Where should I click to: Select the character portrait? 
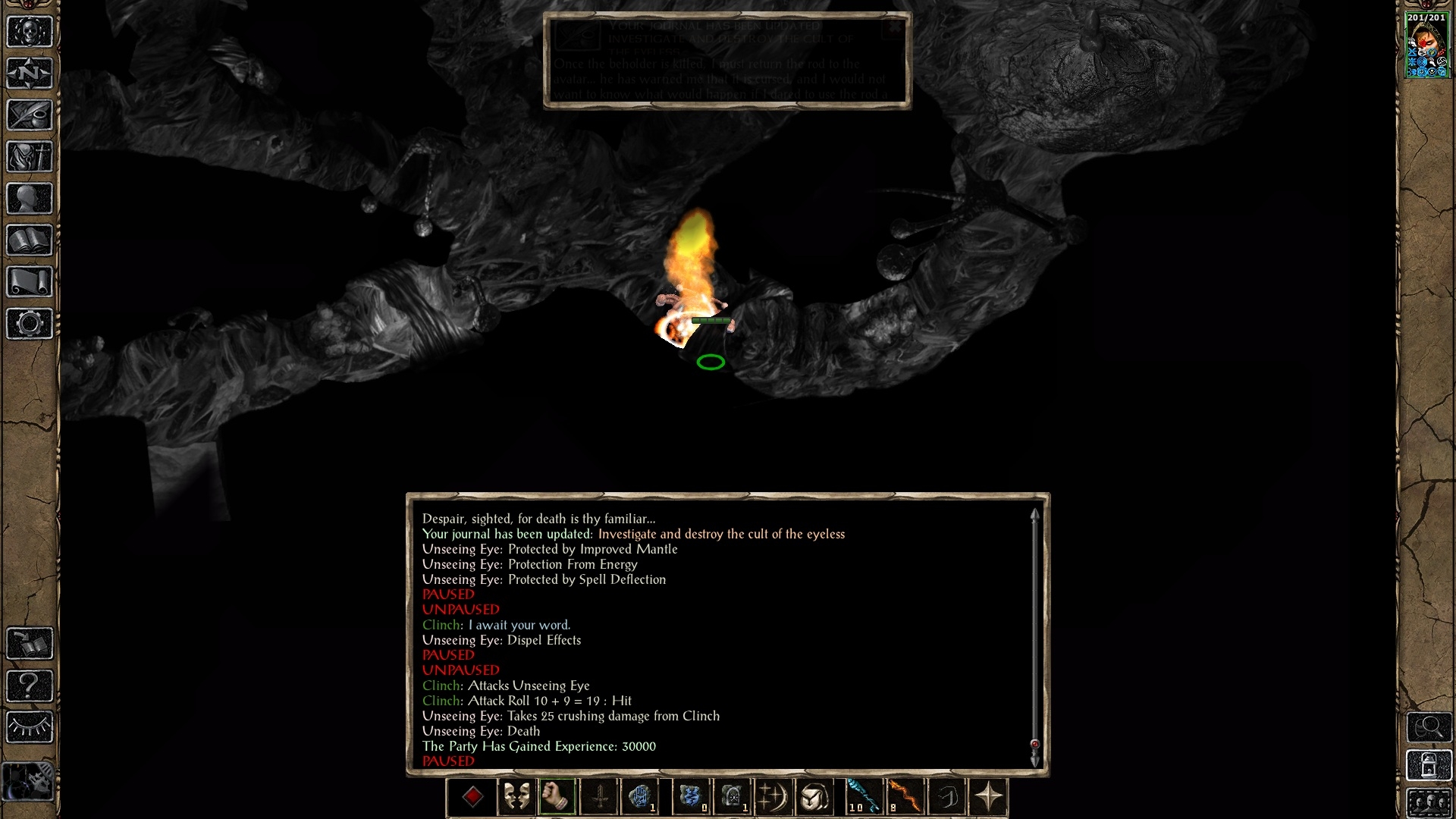pyautogui.click(x=1427, y=45)
